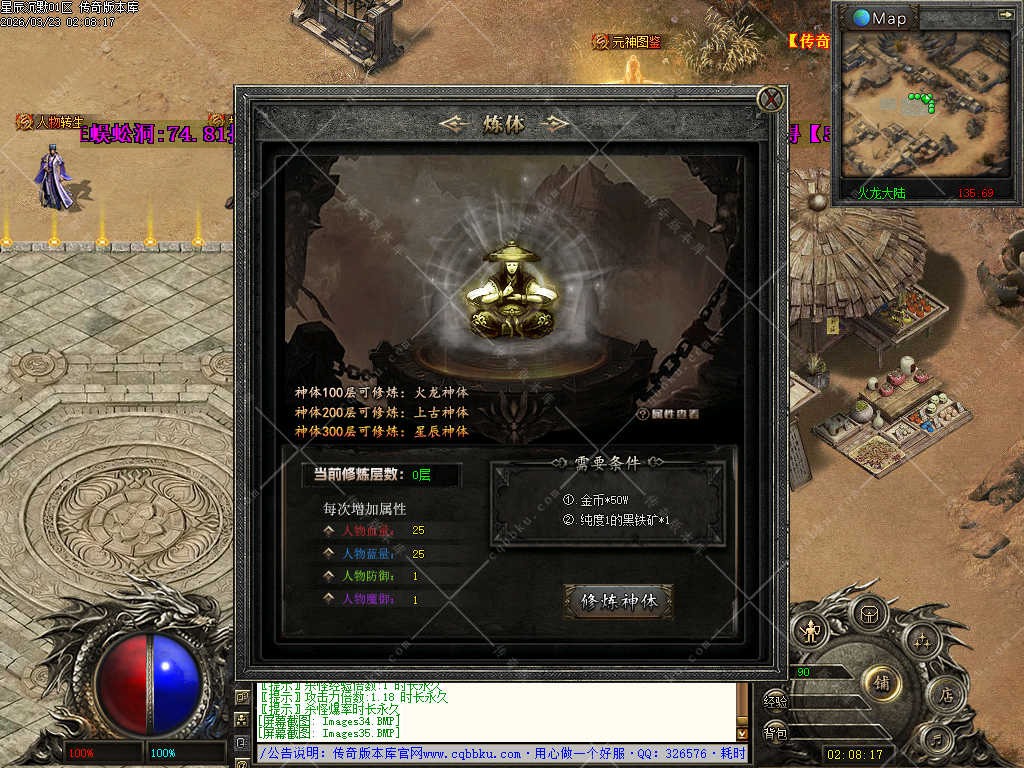Image resolution: width=1024 pixels, height=768 pixels.
Task: Open the character equipment warrior icon
Action: [810, 630]
